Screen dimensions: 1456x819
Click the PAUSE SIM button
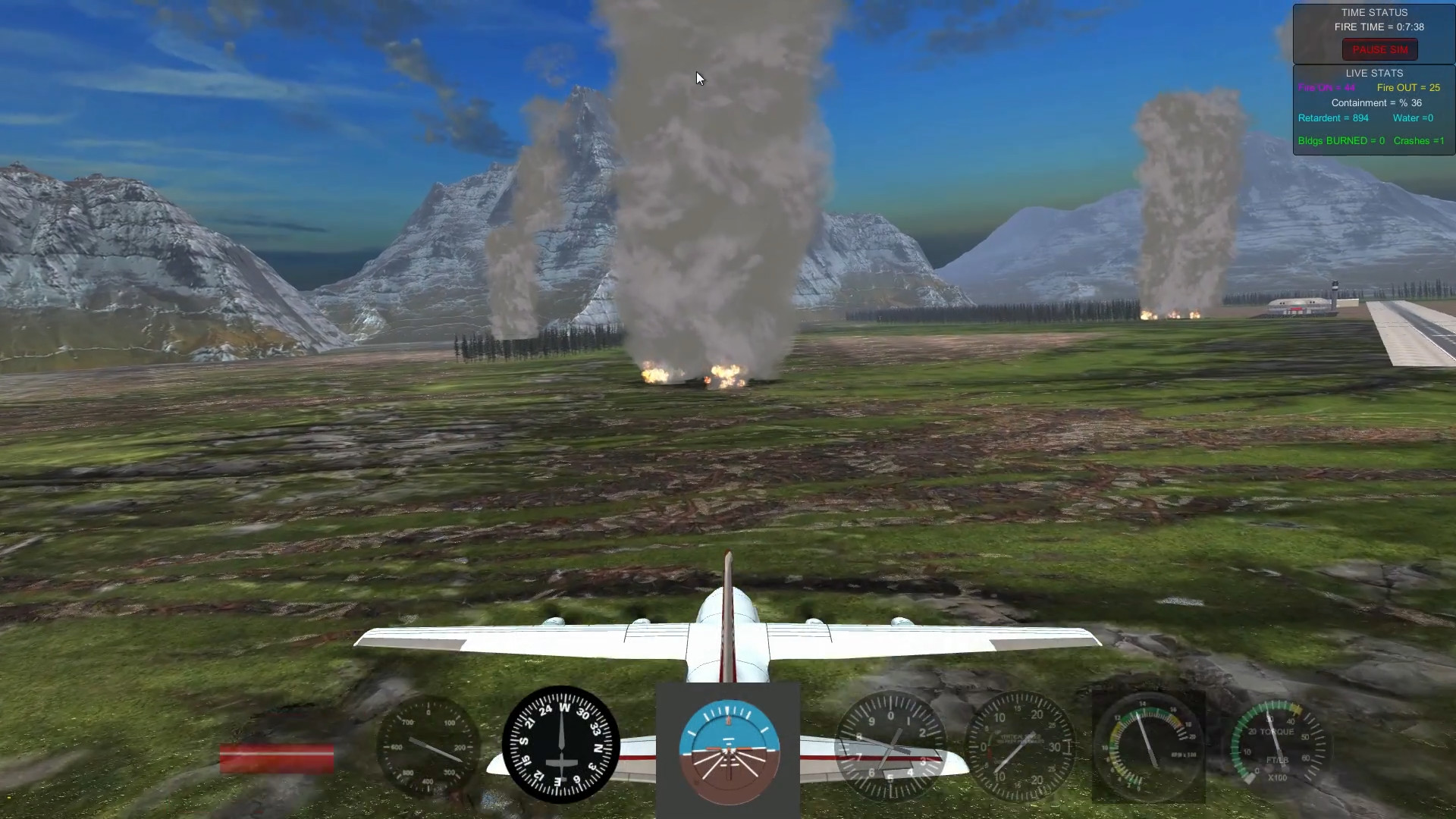pos(1379,49)
